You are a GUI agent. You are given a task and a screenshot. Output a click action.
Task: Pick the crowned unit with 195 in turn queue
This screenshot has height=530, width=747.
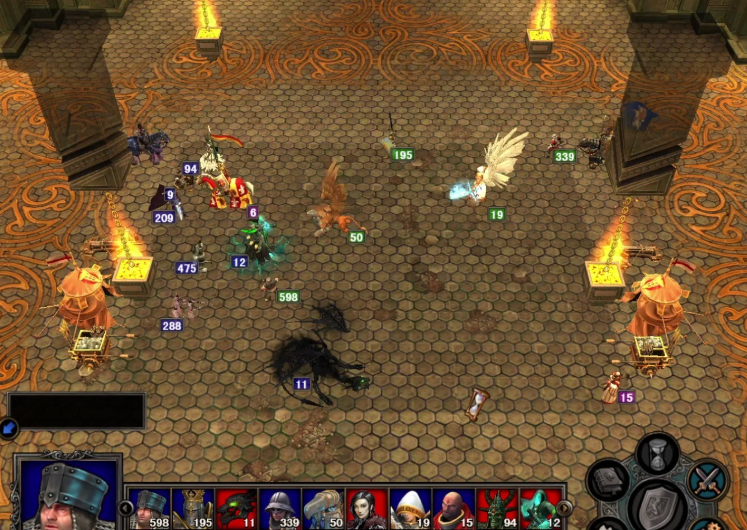[x=193, y=508]
